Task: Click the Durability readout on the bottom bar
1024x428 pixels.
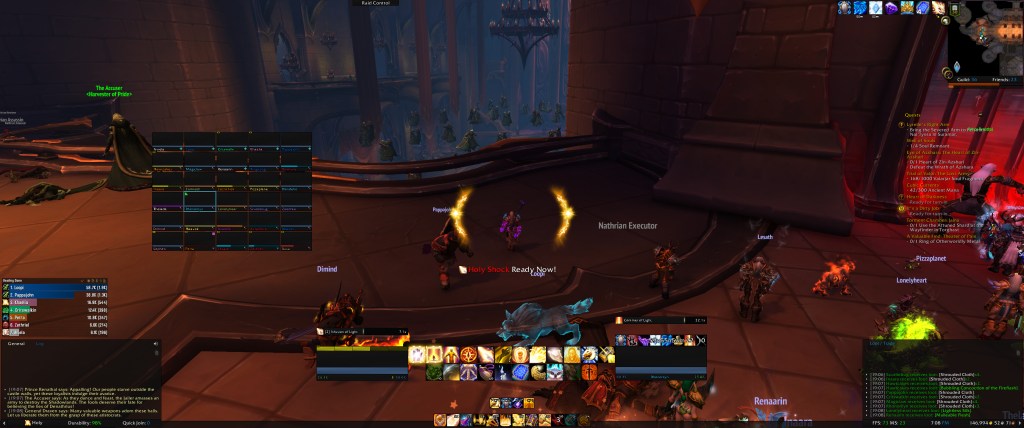Action: coord(83,423)
